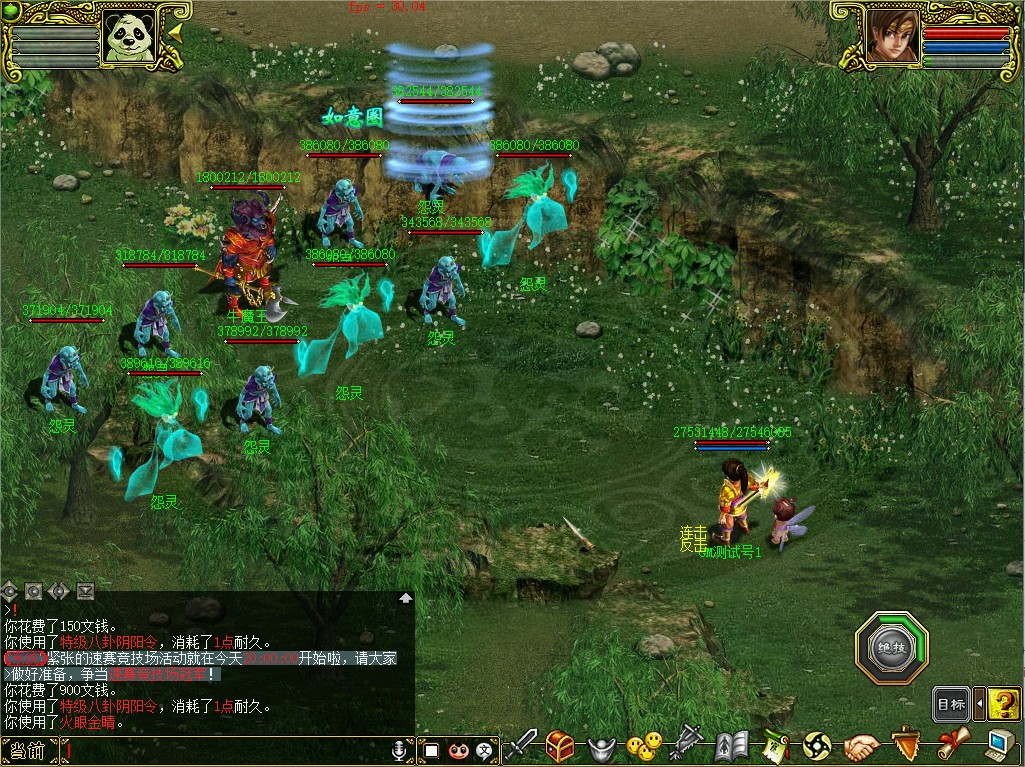Select the gray banner flag icon
The image size is (1025, 767).
pos(687,744)
